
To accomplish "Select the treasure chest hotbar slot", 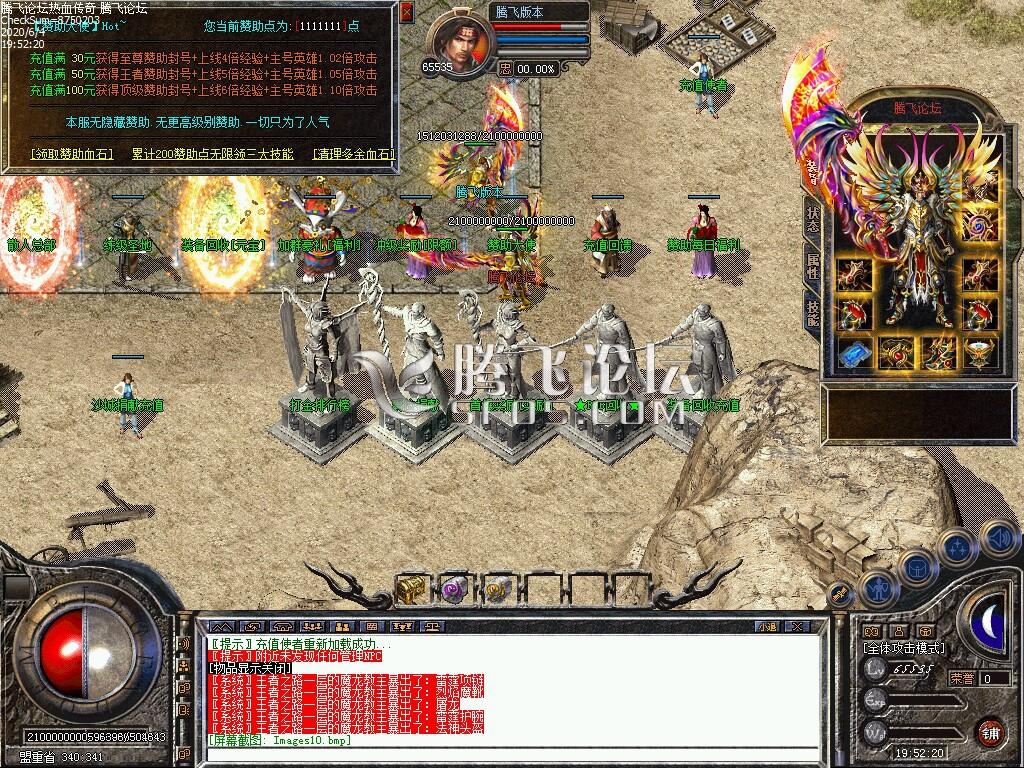I will pyautogui.click(x=411, y=590).
